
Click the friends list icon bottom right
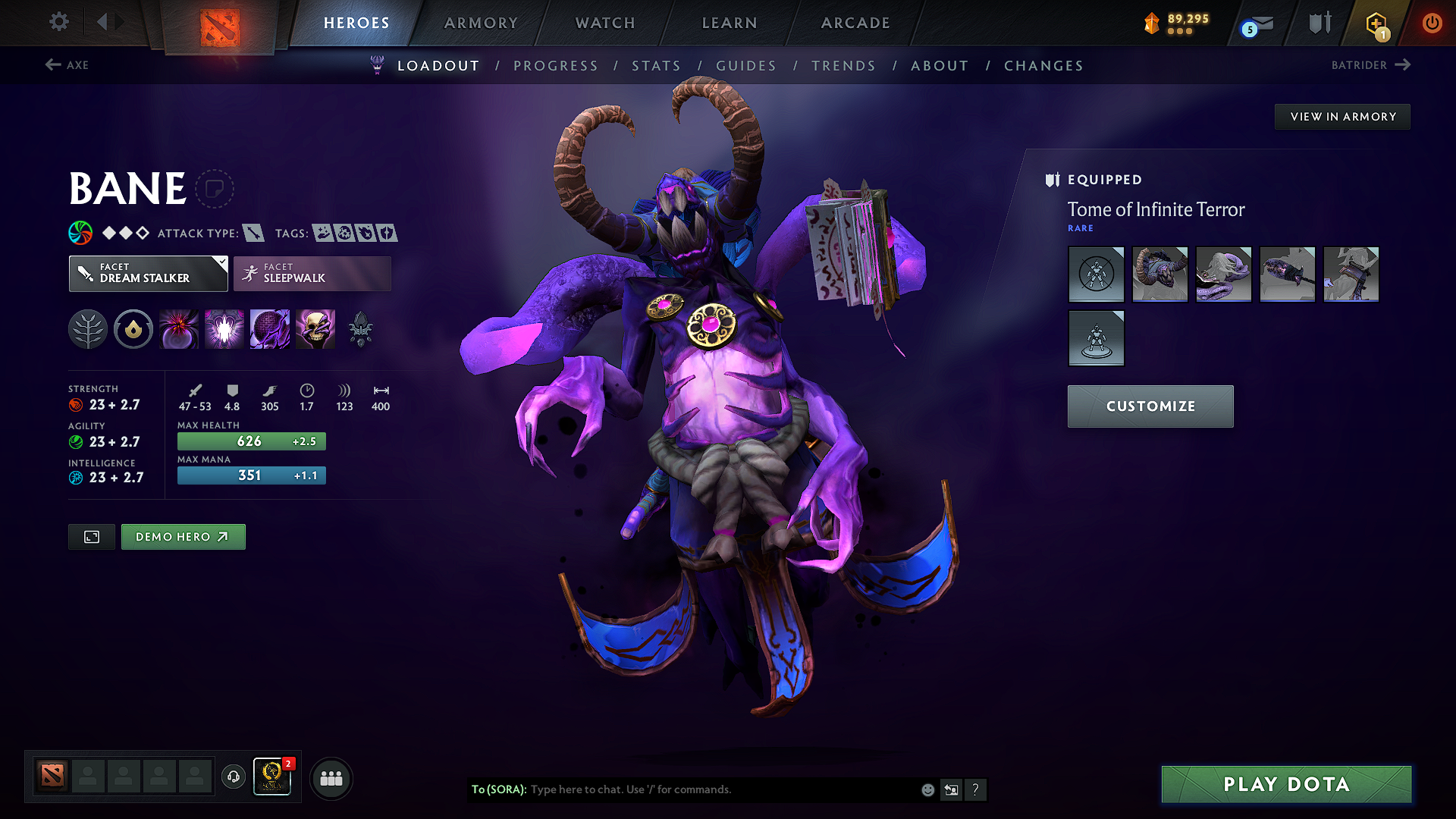point(331,777)
